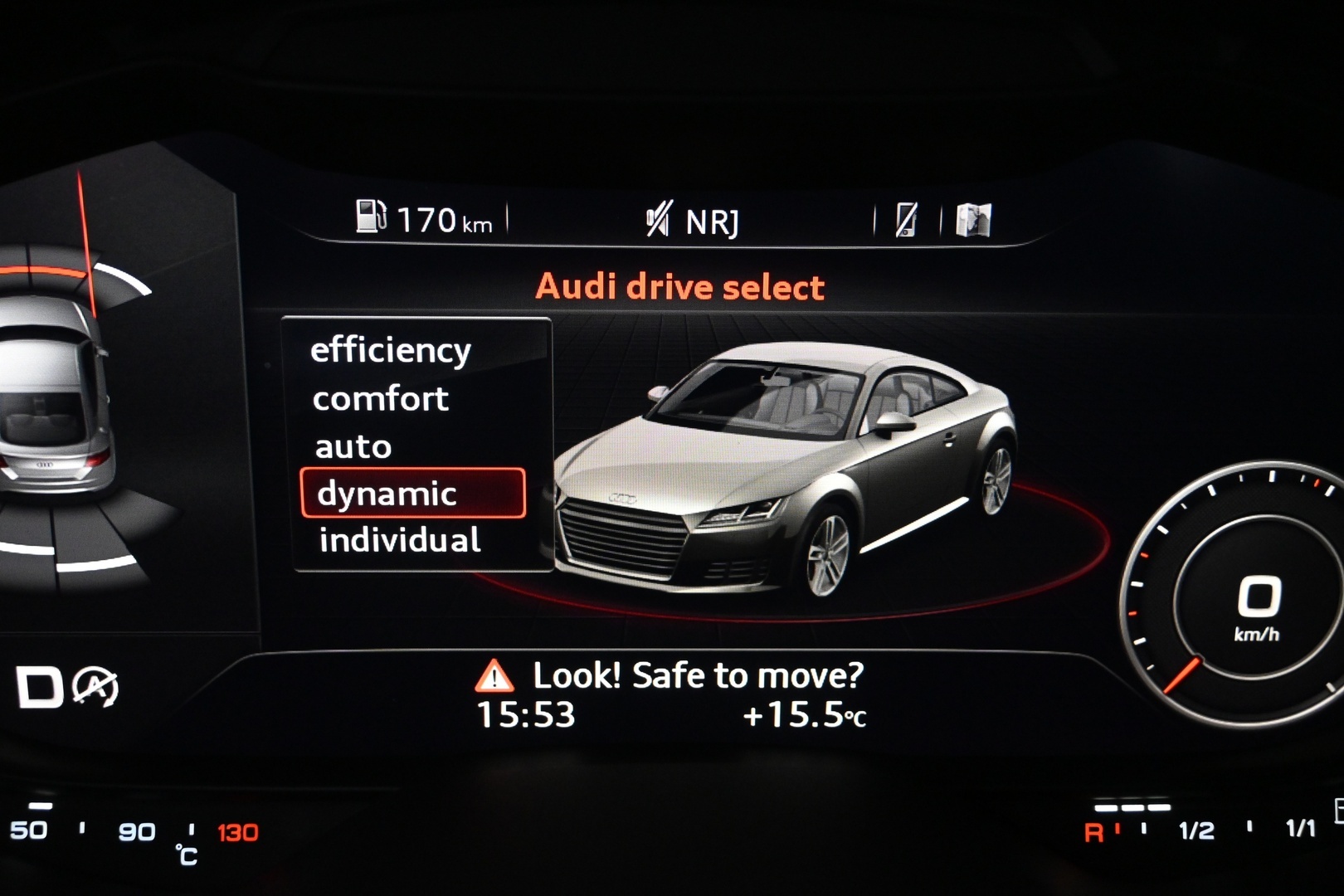The height and width of the screenshot is (896, 1344).
Task: Click the 170 km range readout
Action: 446,217
